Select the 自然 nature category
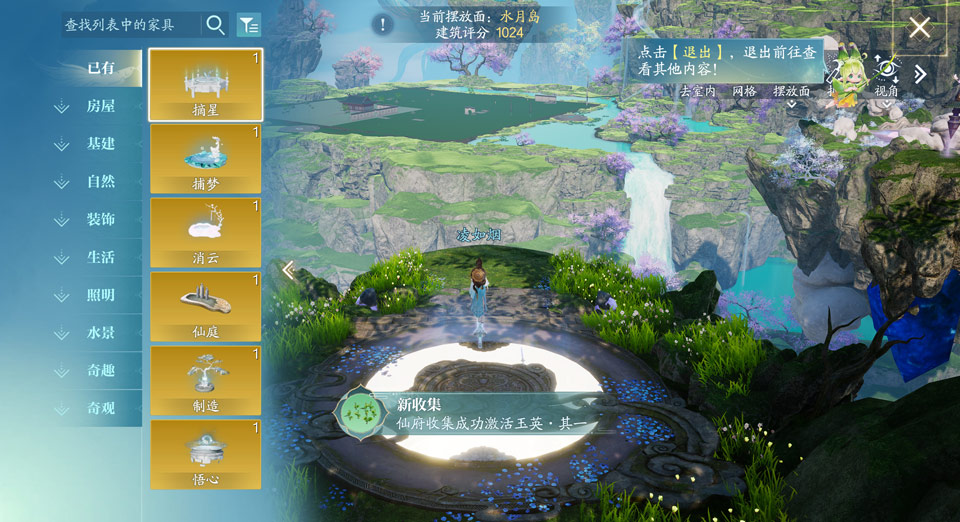 100,182
